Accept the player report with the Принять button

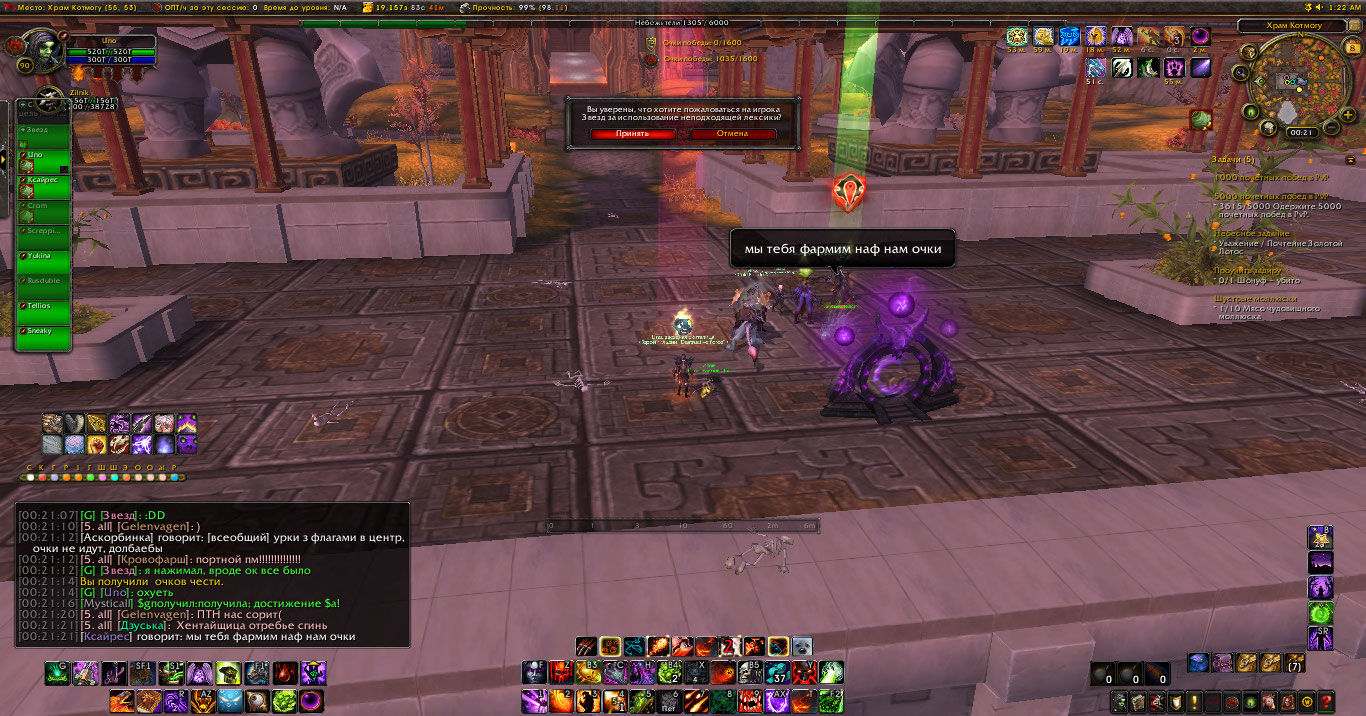click(632, 133)
